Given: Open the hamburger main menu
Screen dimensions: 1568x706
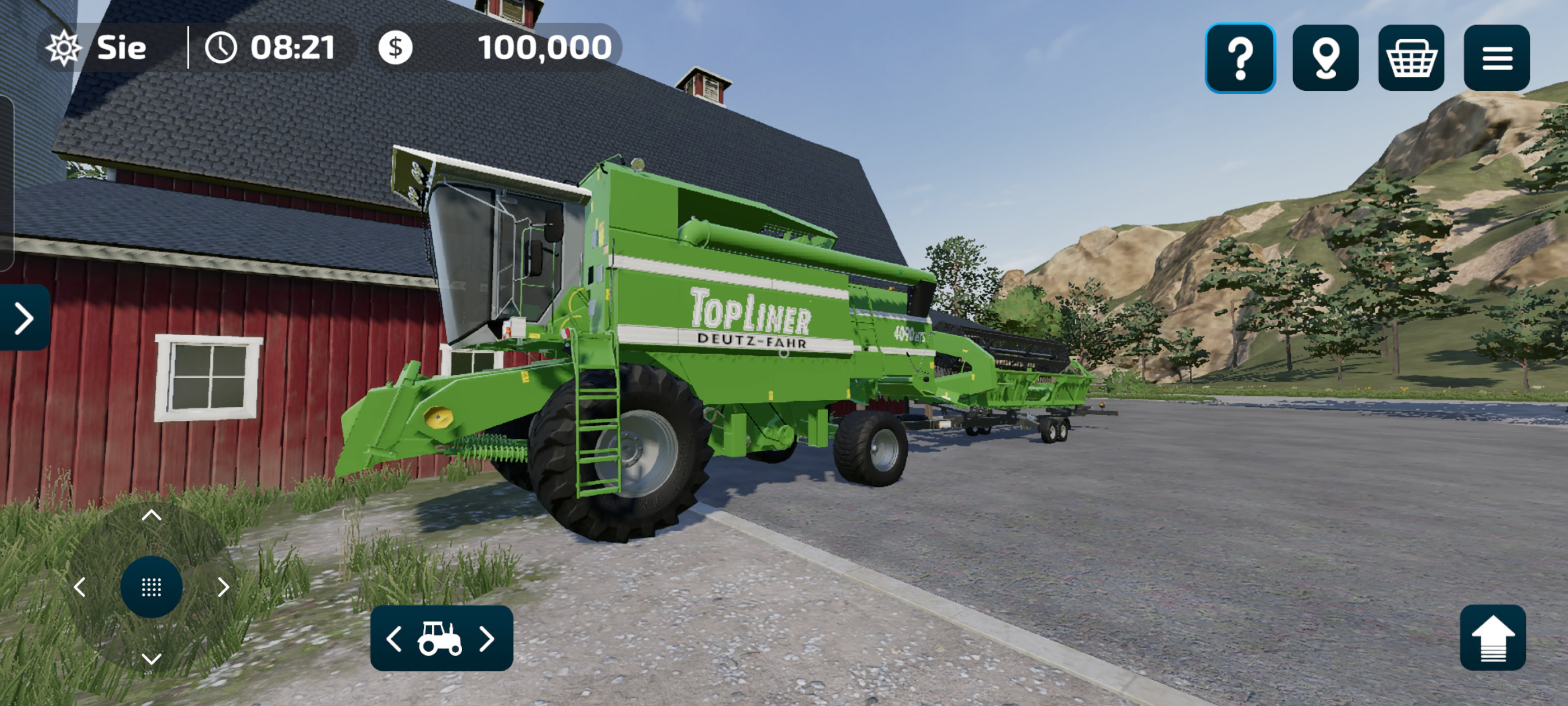Looking at the screenshot, I should click(x=1497, y=58).
